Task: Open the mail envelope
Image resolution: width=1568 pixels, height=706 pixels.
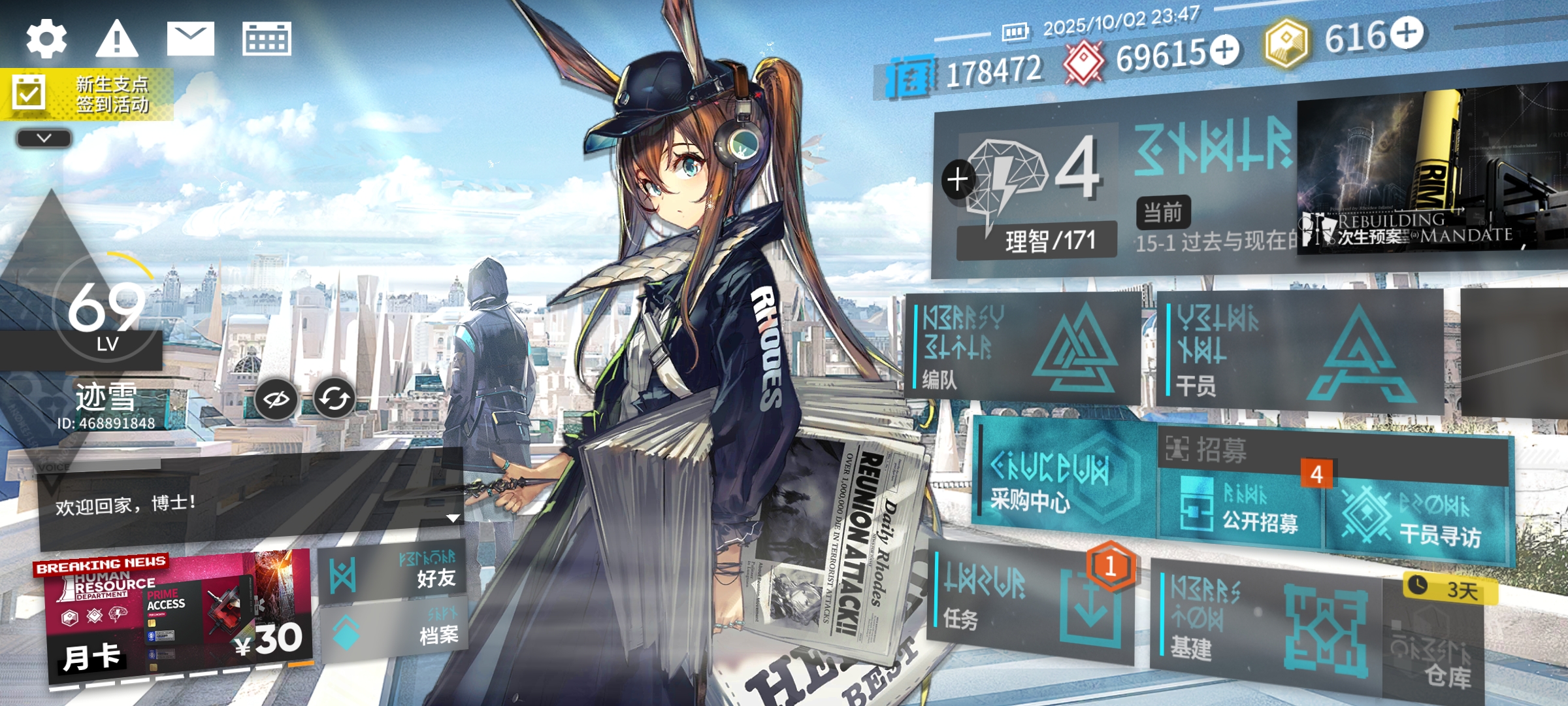Action: (190, 39)
